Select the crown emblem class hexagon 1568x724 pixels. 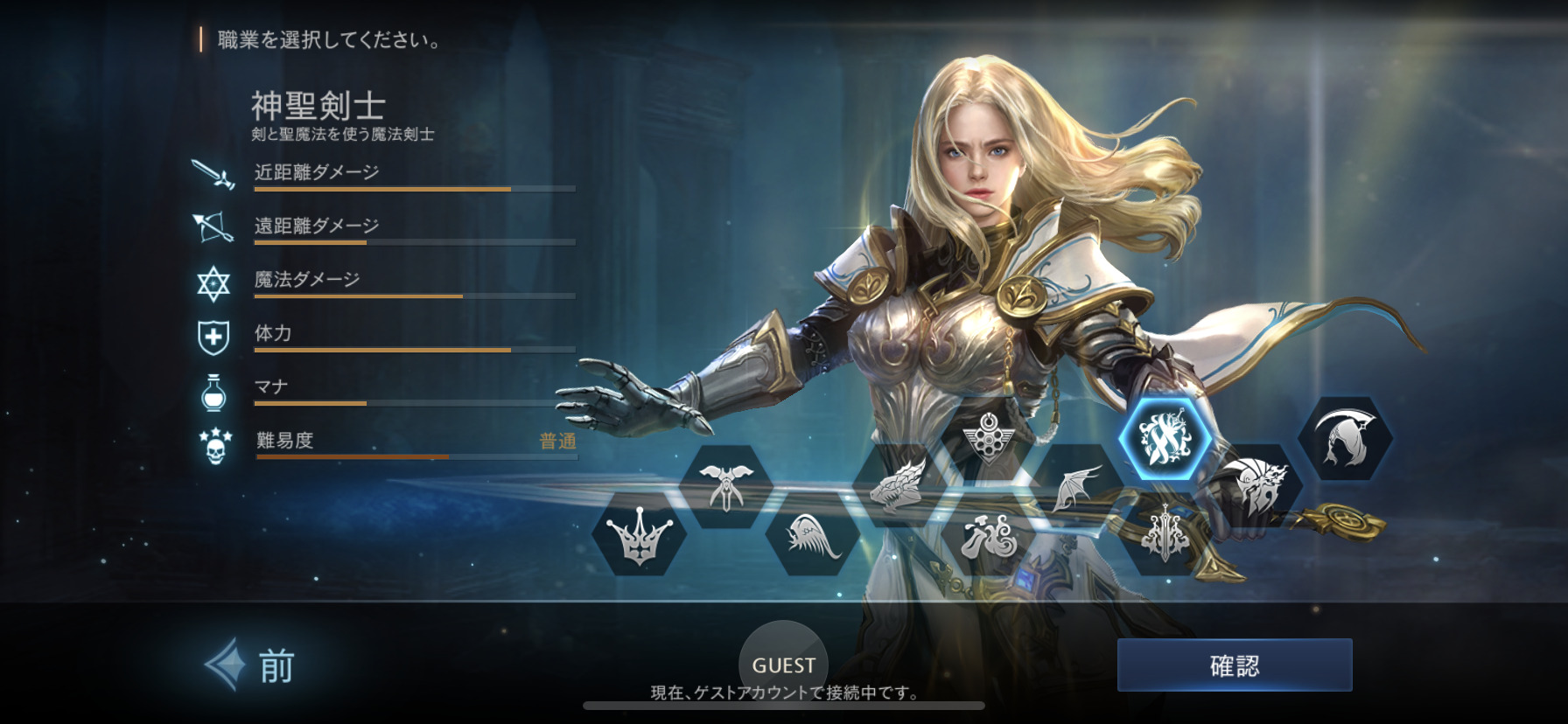click(639, 535)
